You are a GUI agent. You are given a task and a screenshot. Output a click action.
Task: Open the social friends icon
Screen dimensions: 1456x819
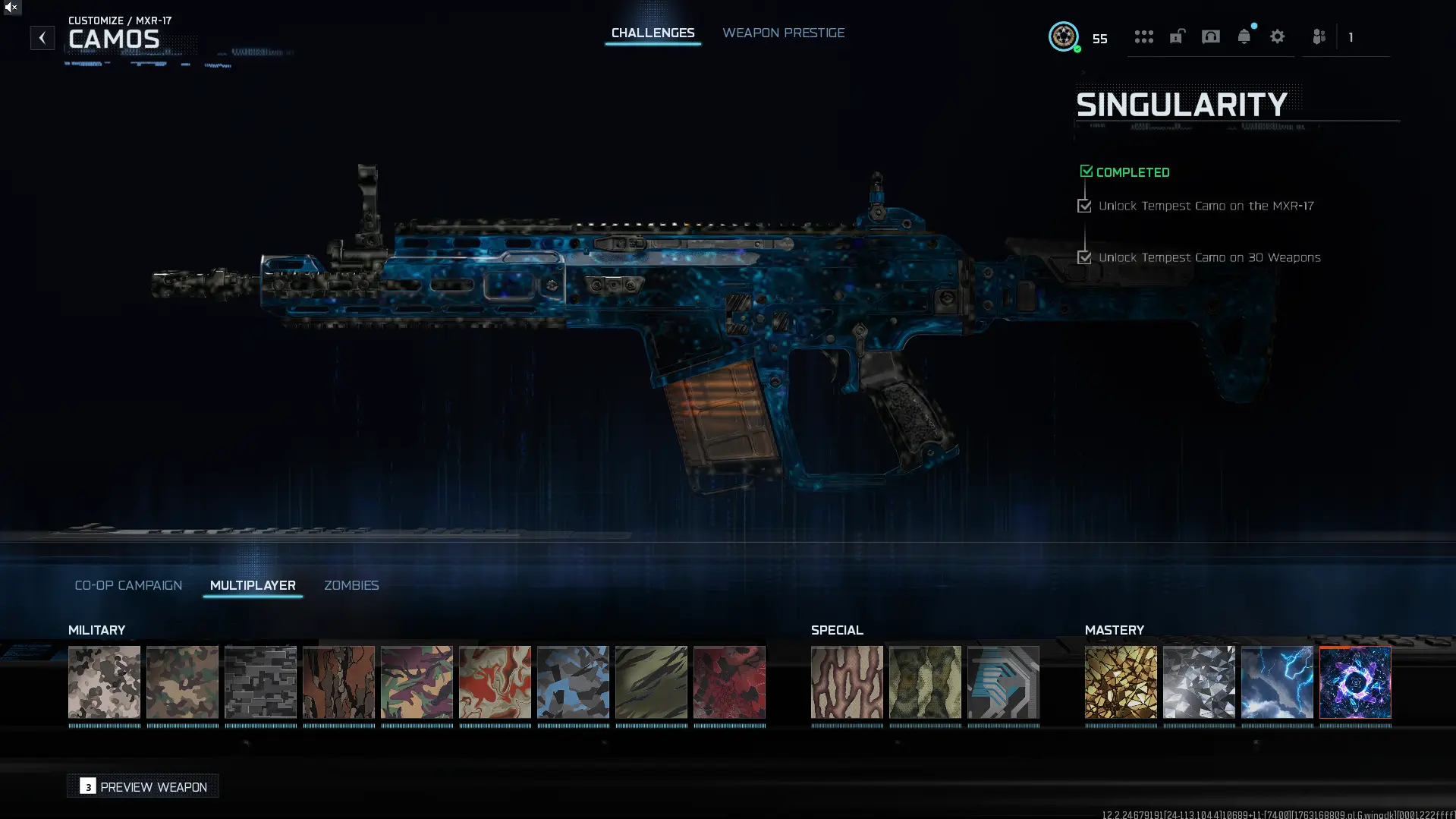(1319, 36)
